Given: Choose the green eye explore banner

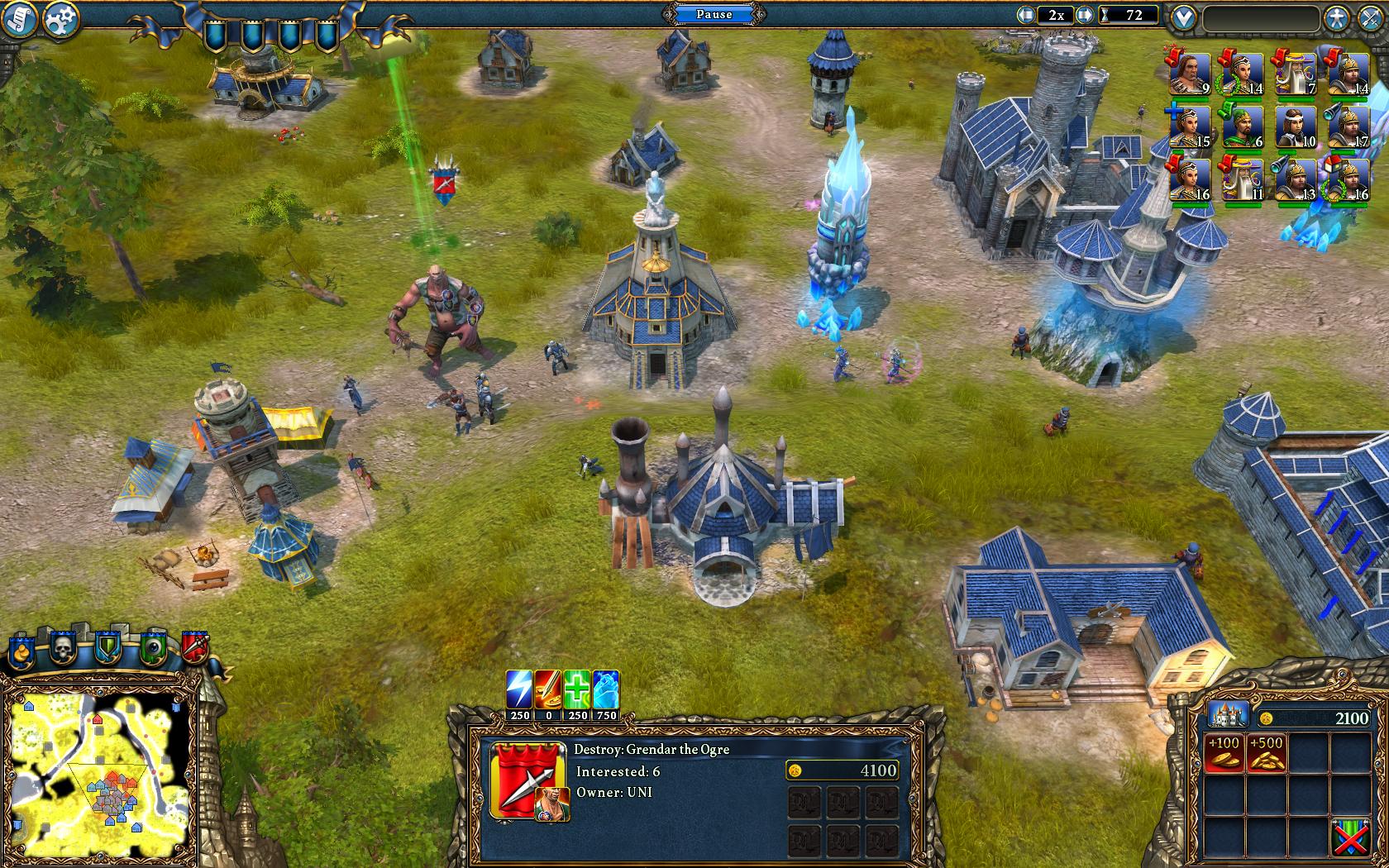Looking at the screenshot, I should 152,649.
